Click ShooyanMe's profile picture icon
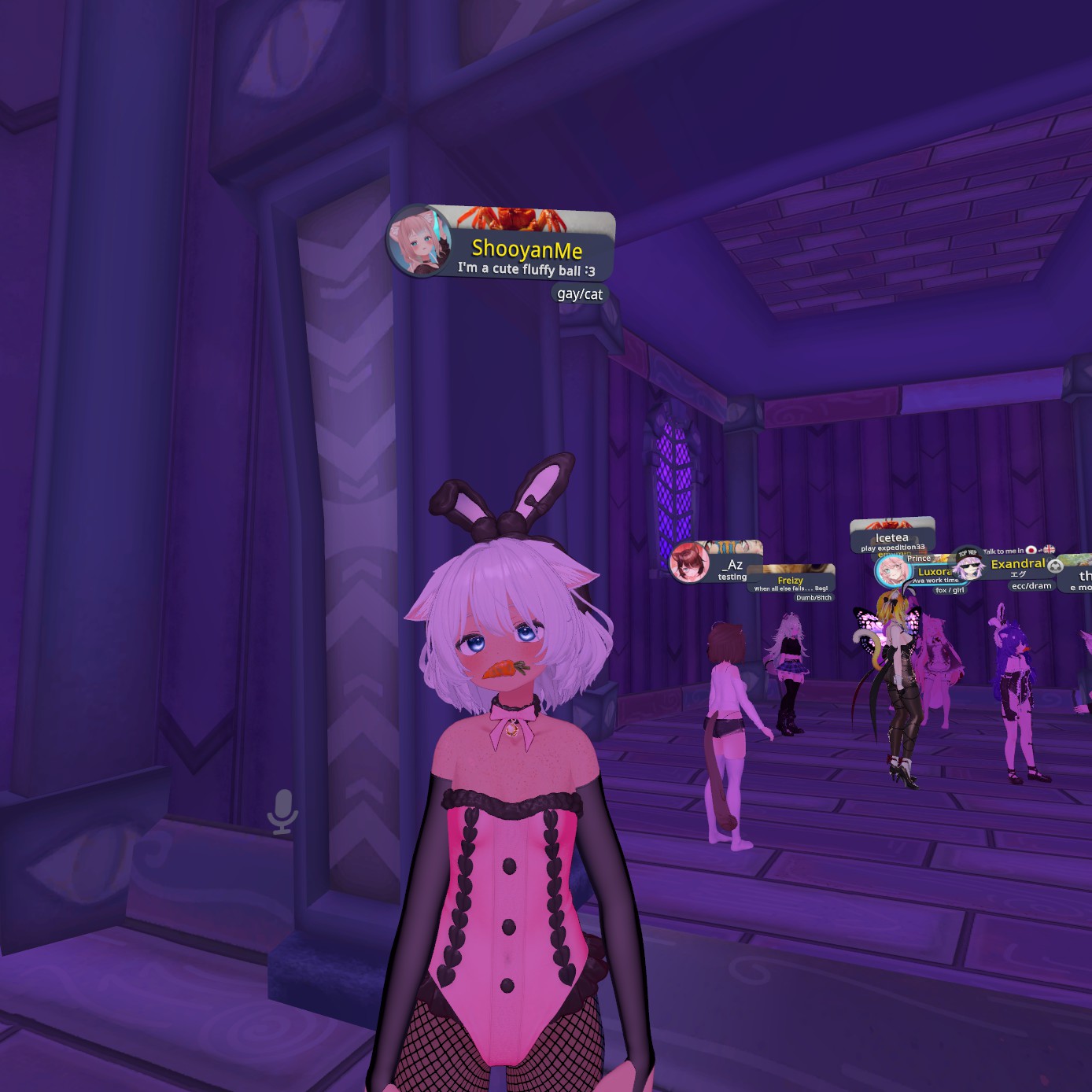 418,240
